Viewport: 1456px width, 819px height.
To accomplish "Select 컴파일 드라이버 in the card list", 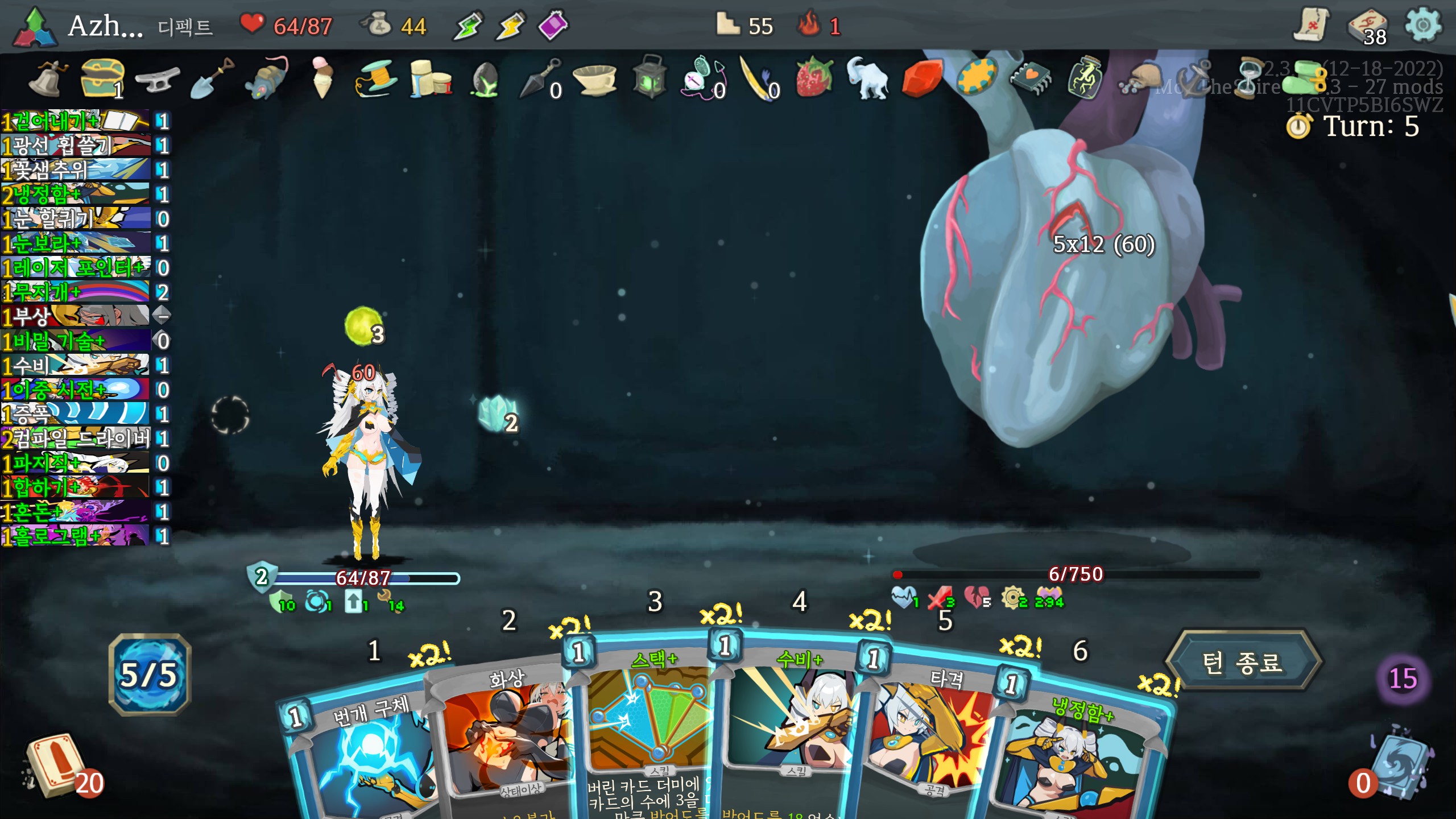I will (77, 439).
